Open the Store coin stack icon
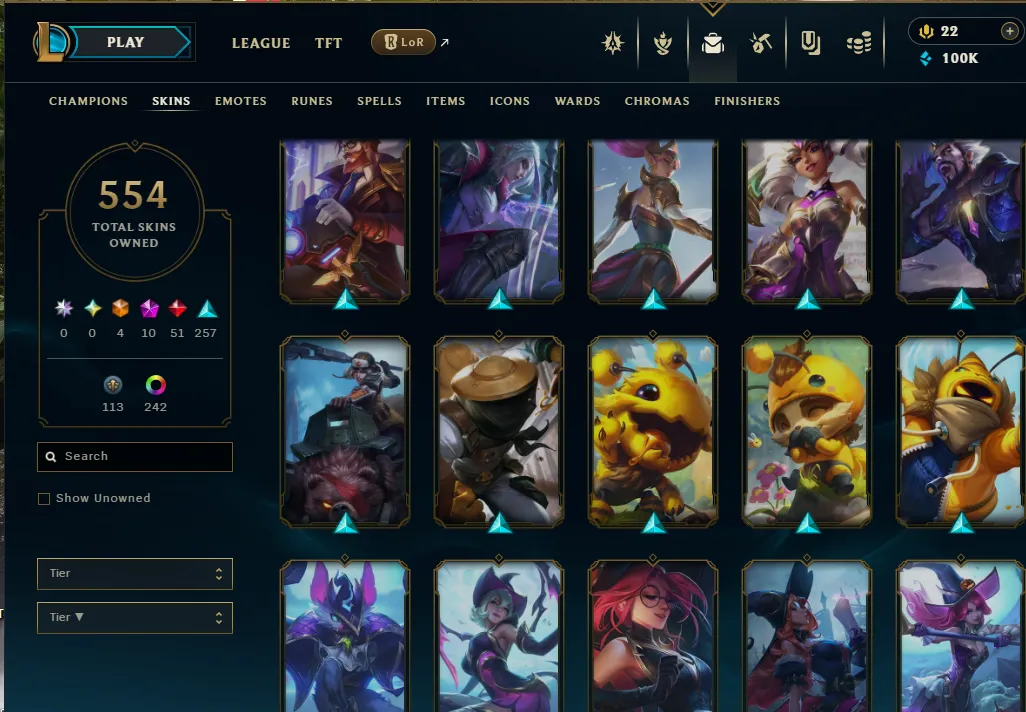Image resolution: width=1026 pixels, height=712 pixels. (859, 43)
